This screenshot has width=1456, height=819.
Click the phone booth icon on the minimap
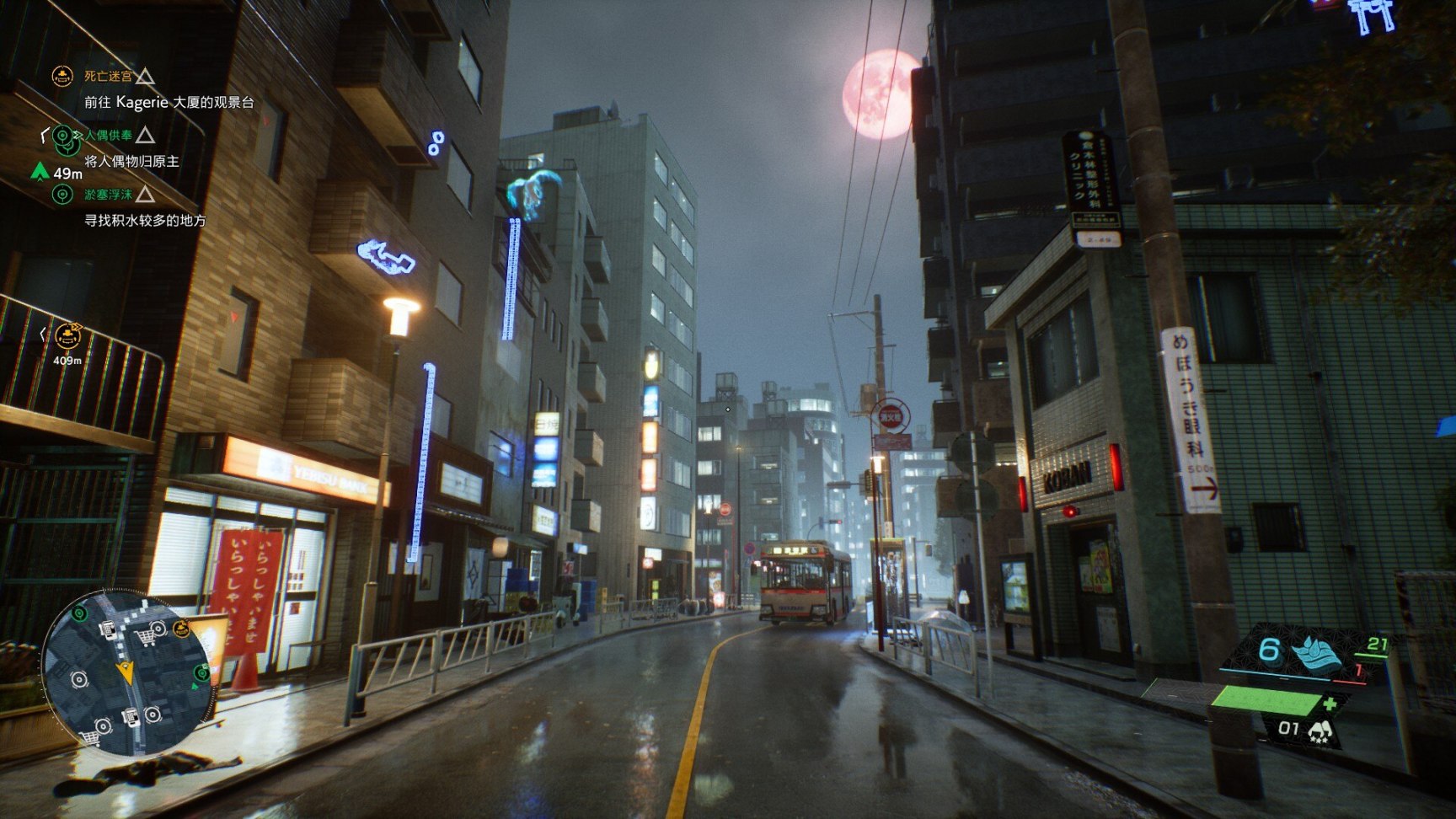(x=109, y=629)
